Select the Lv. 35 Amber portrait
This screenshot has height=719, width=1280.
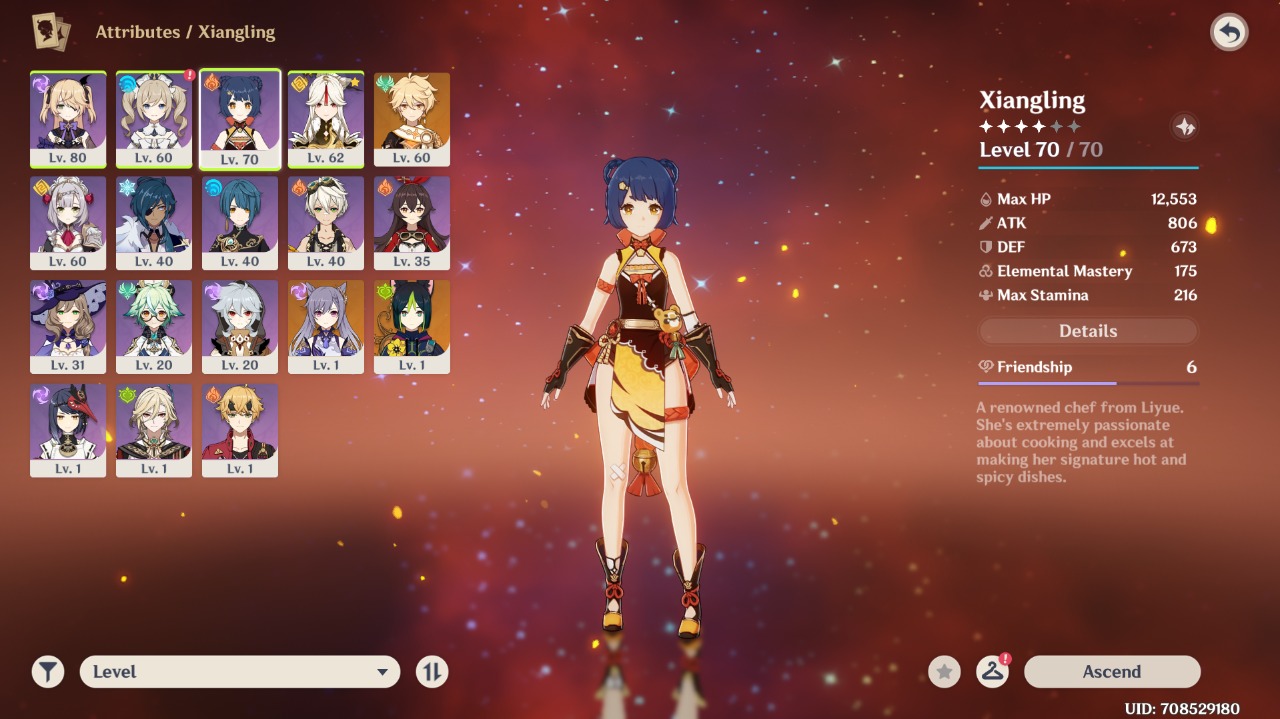click(x=412, y=222)
